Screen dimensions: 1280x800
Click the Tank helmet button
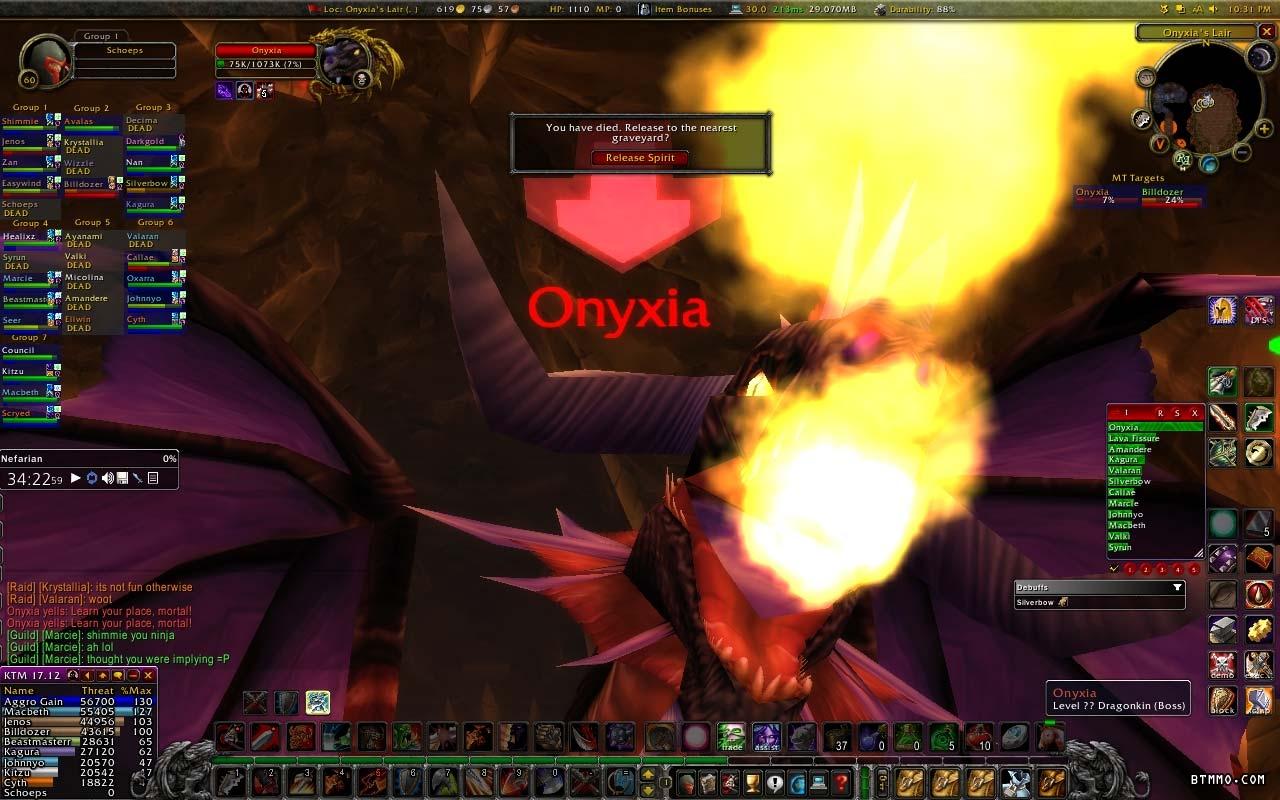[1222, 311]
